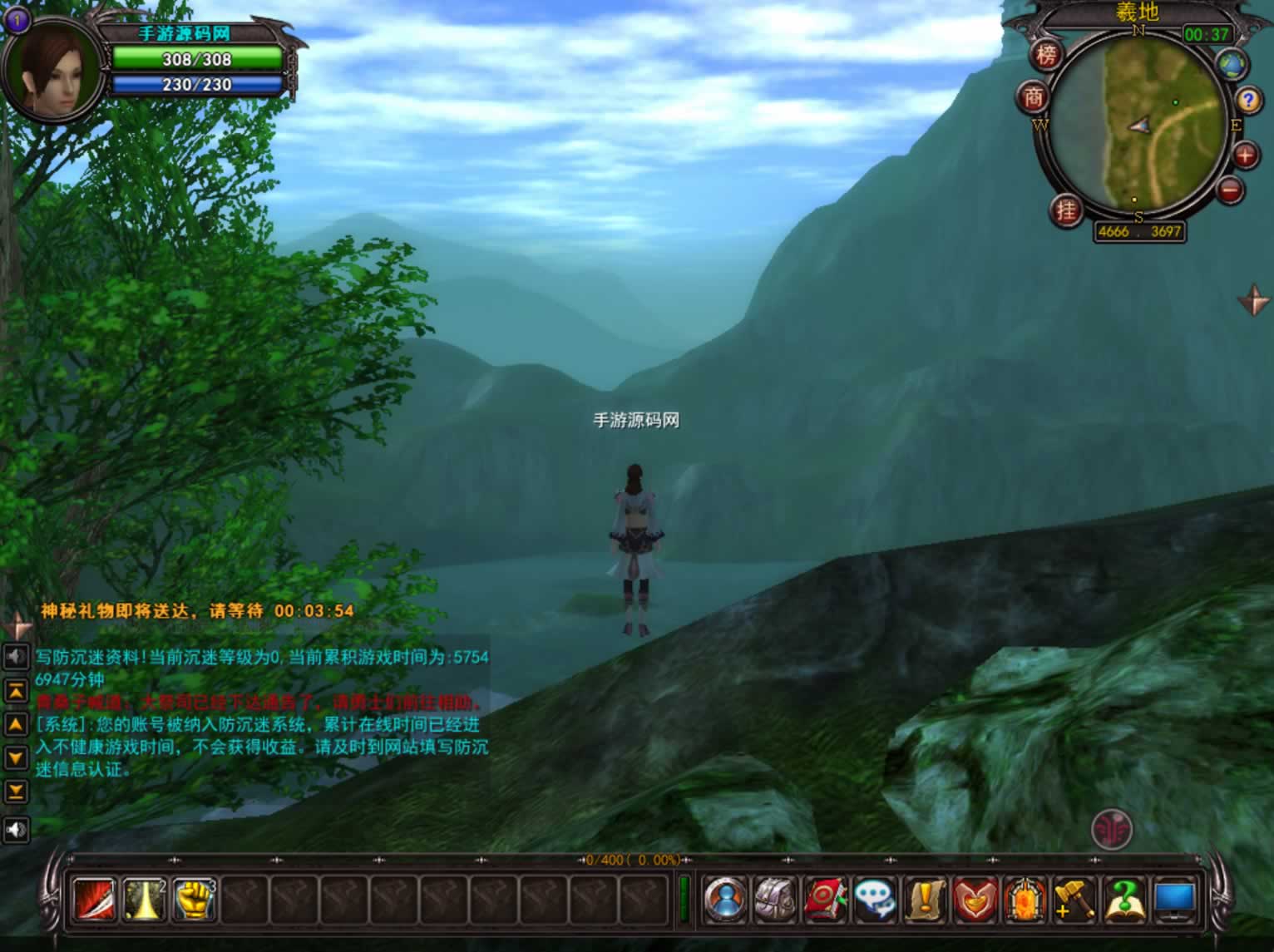Show the quest scroll with exclamation mark

(925, 900)
